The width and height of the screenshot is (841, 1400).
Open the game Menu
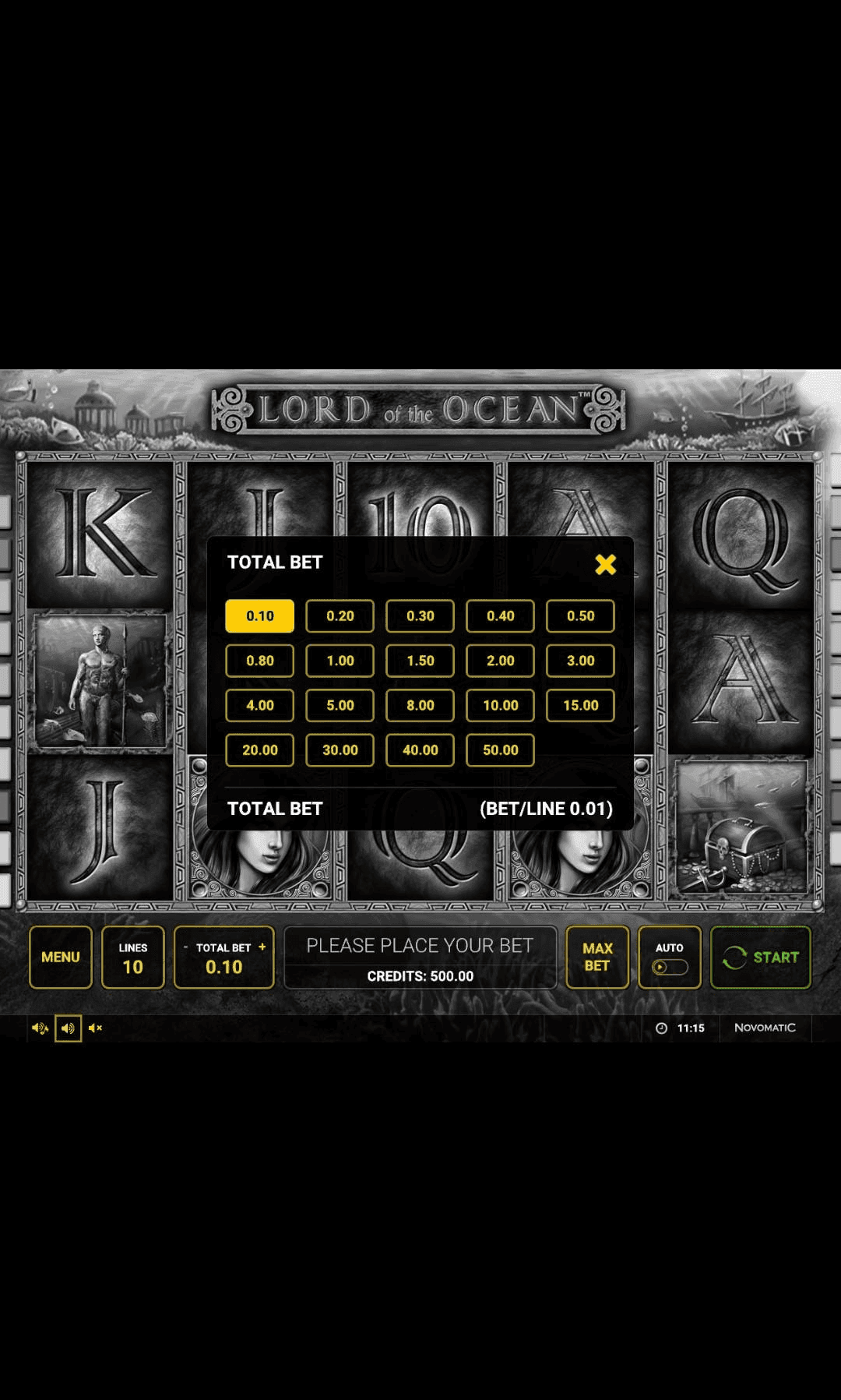[61, 957]
